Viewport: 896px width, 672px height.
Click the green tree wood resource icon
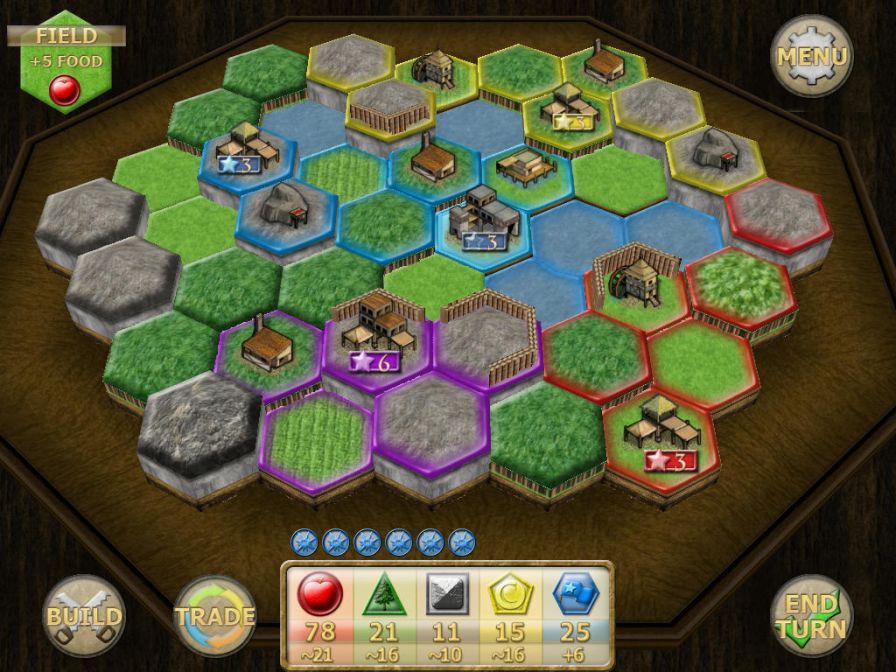click(383, 595)
